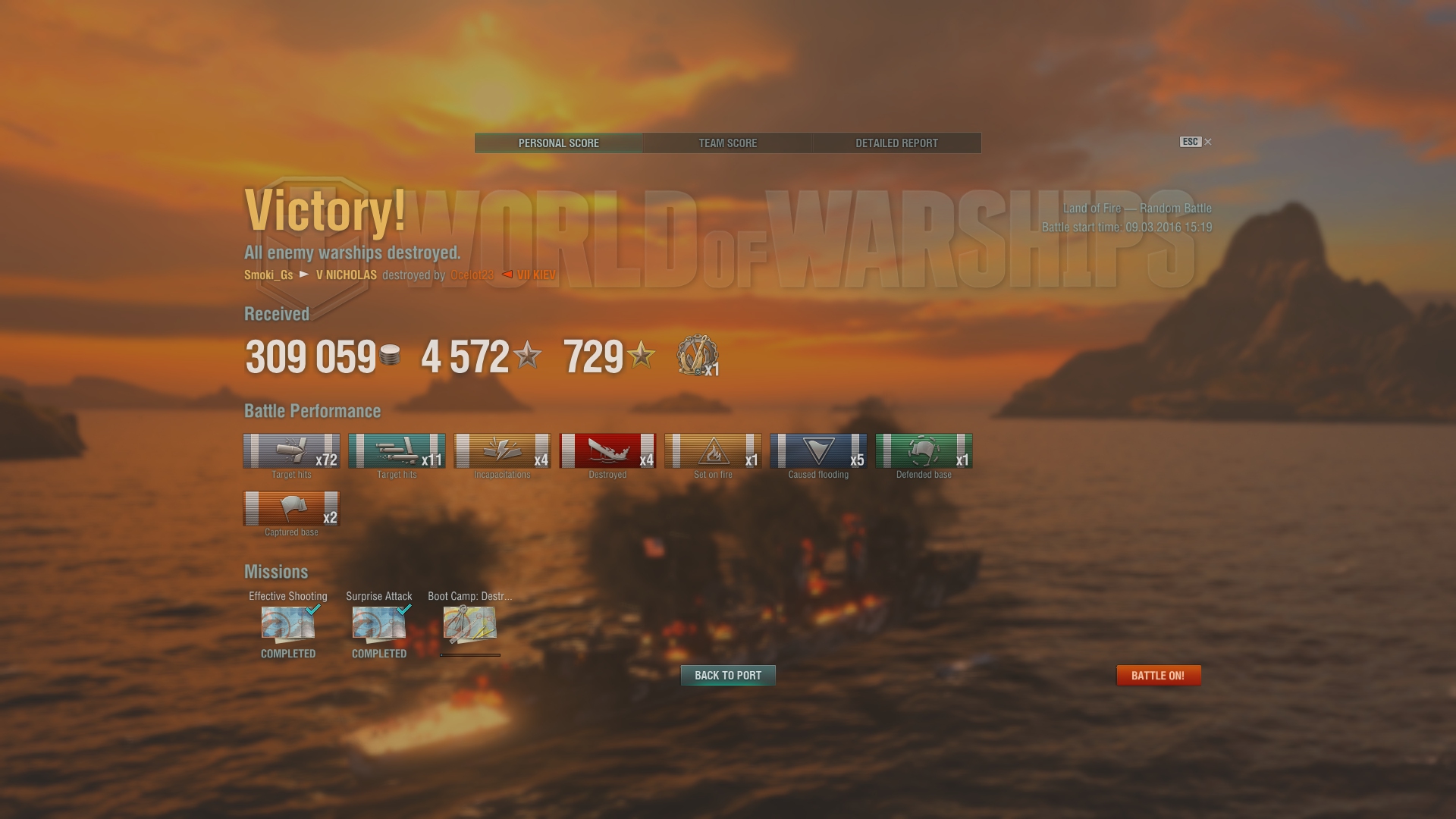Select the Defended base ribbon

[x=924, y=451]
